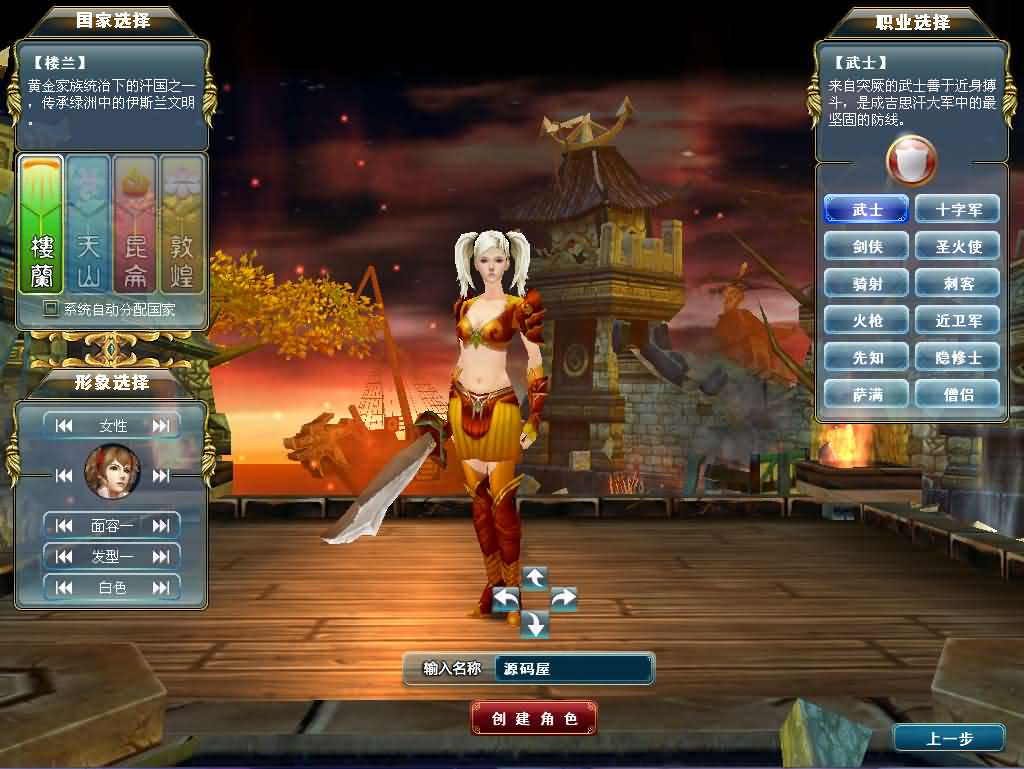
Task: Choose the 僧侣 class
Action: (x=957, y=395)
